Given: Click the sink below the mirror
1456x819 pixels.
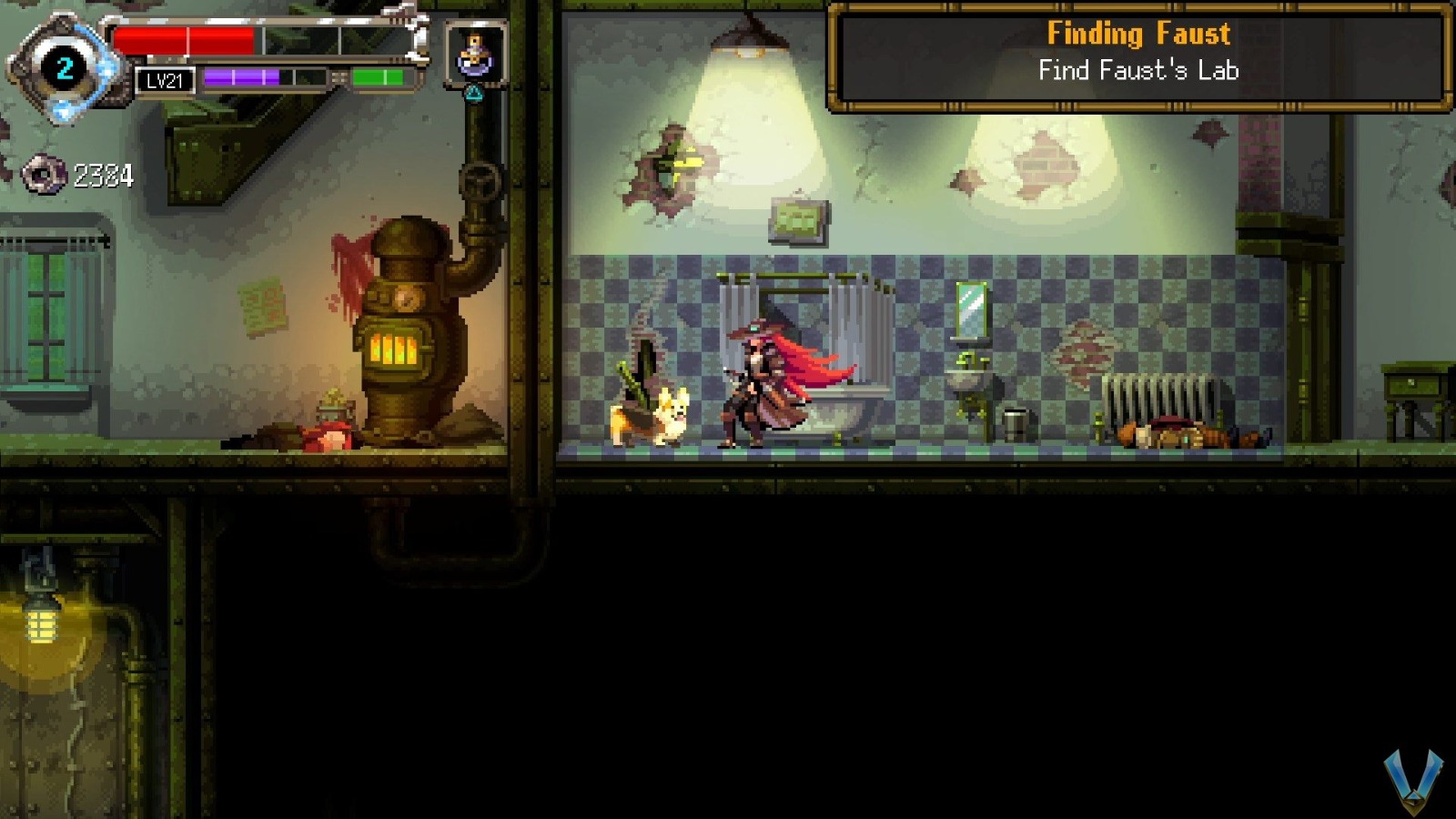Looking at the screenshot, I should (970, 378).
